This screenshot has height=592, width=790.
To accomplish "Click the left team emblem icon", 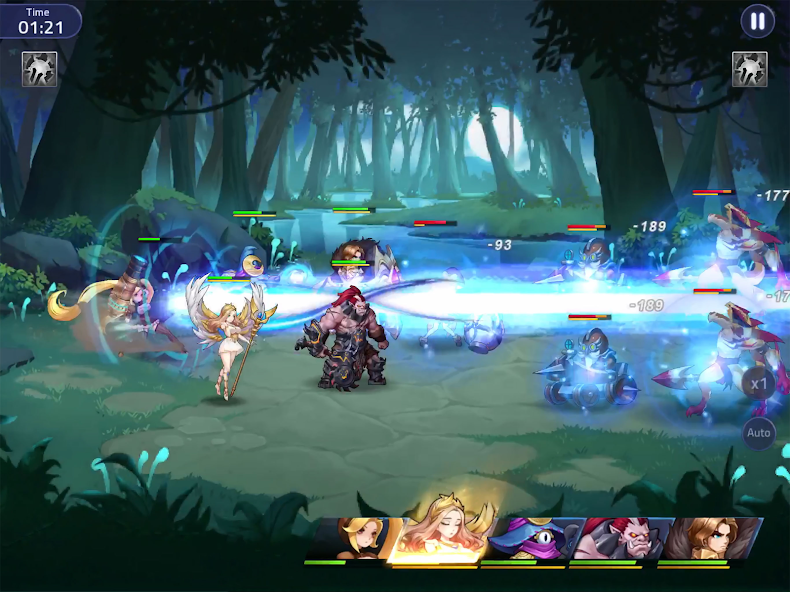I will point(39,69).
